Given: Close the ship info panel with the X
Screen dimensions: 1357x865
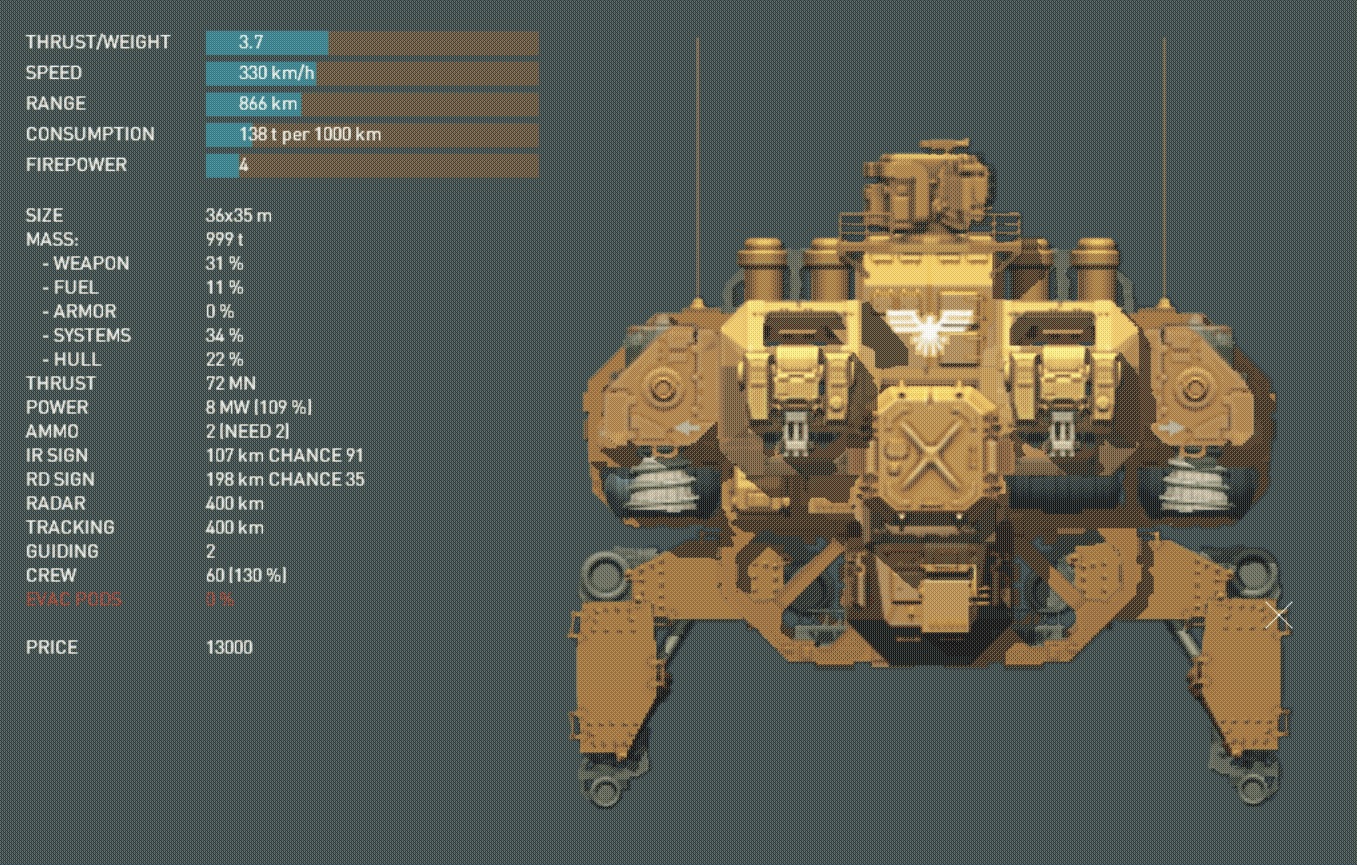Looking at the screenshot, I should (1278, 616).
